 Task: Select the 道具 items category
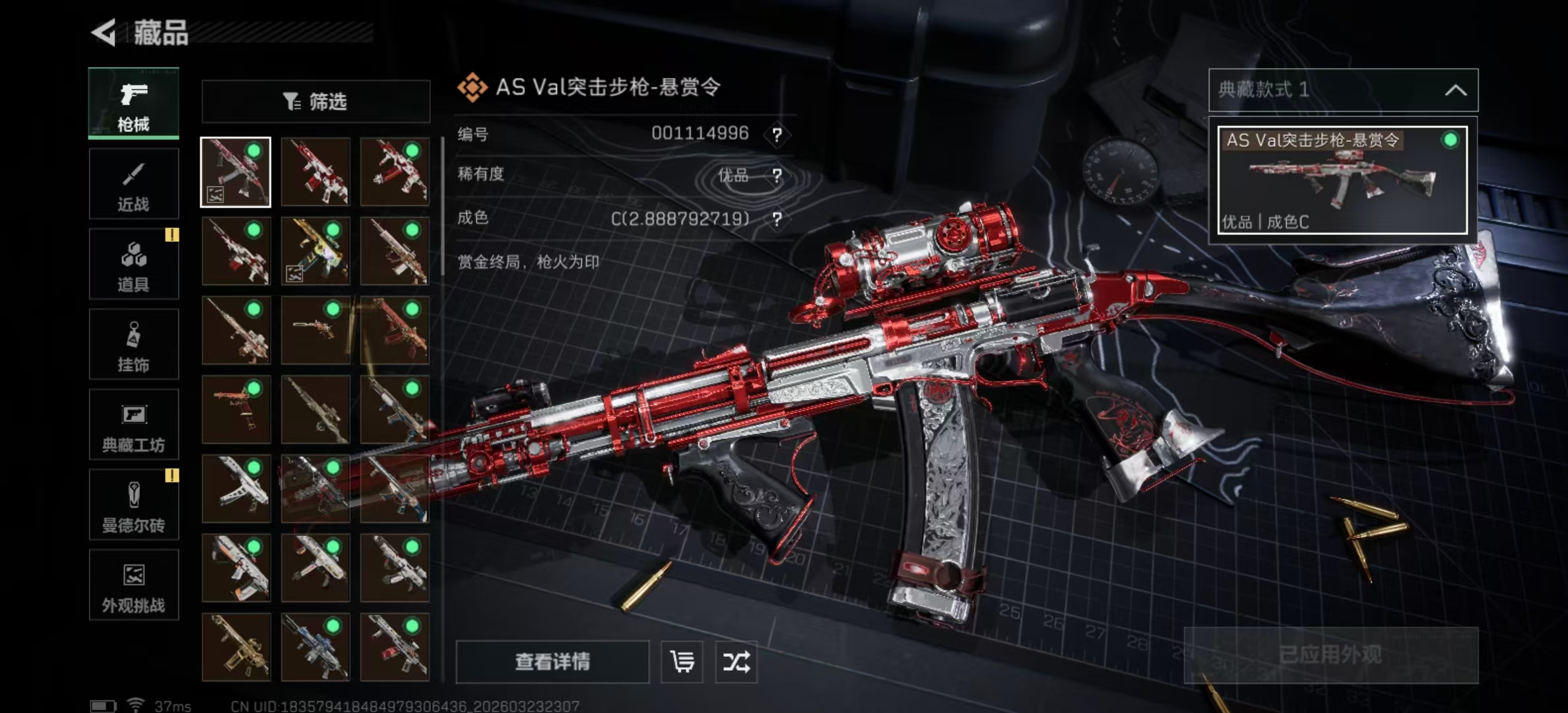tap(133, 264)
